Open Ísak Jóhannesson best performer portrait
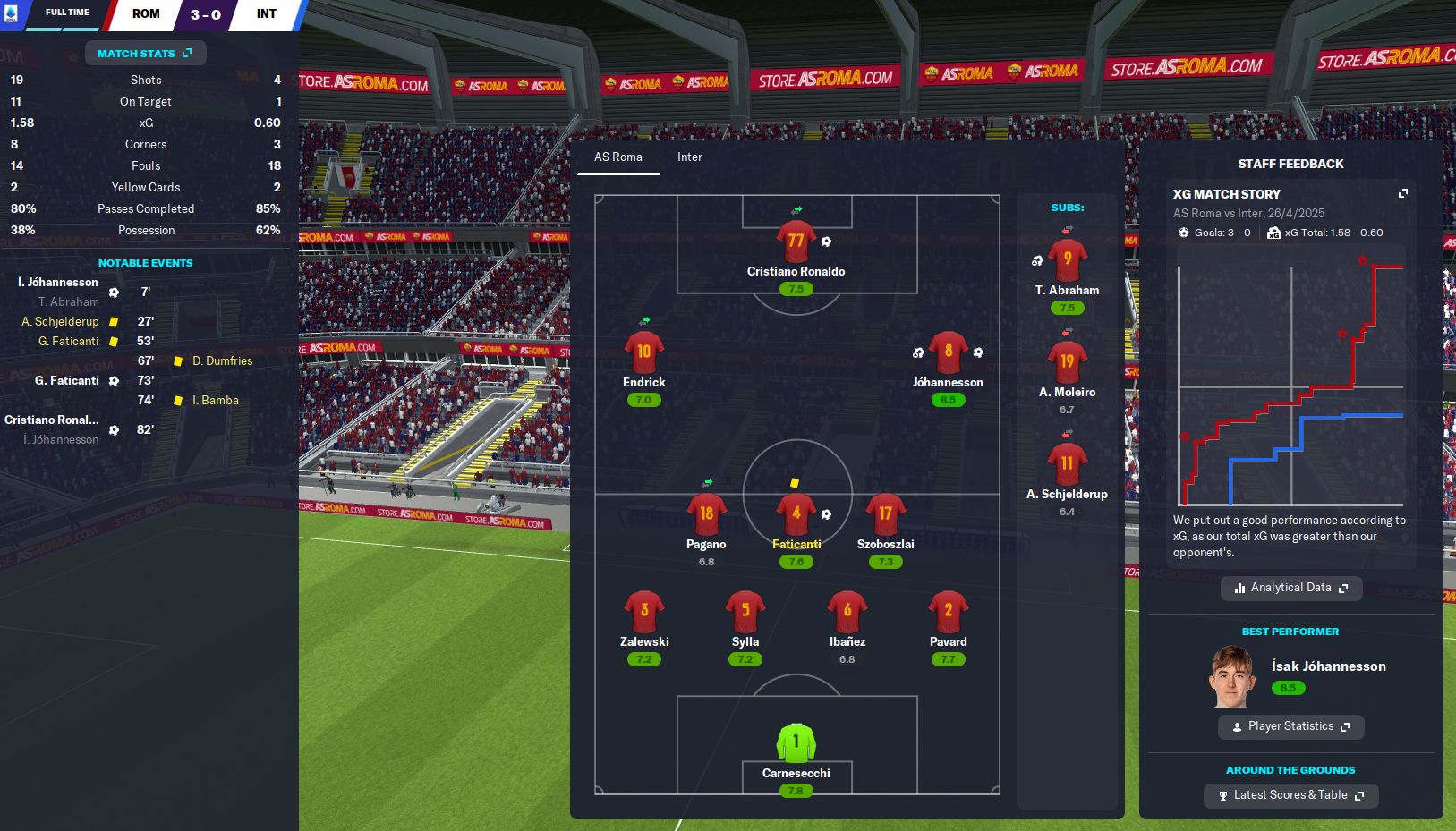Screen dimensions: 1456x831 (1231, 676)
